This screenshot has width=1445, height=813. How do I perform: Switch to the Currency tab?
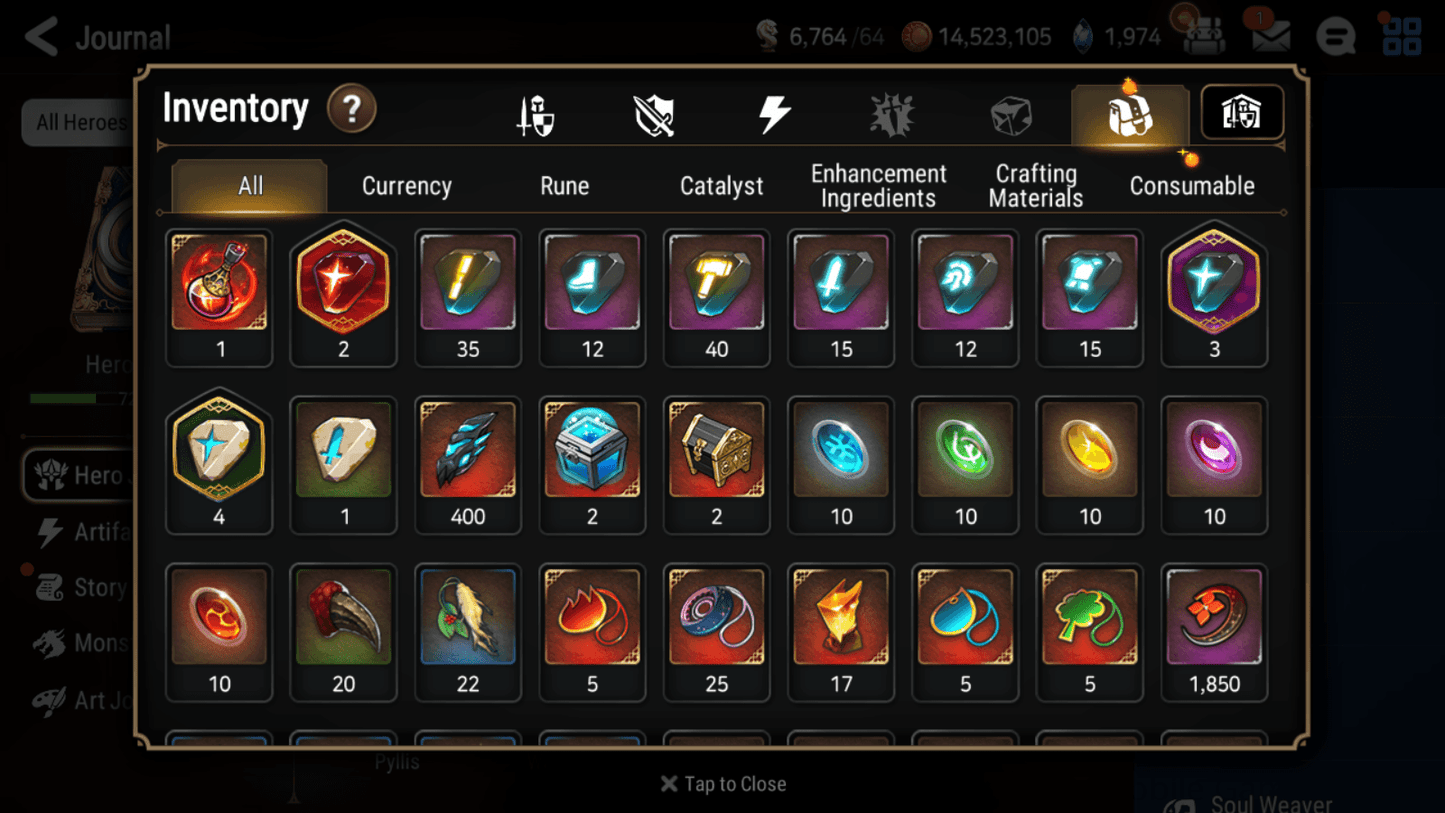coord(406,185)
